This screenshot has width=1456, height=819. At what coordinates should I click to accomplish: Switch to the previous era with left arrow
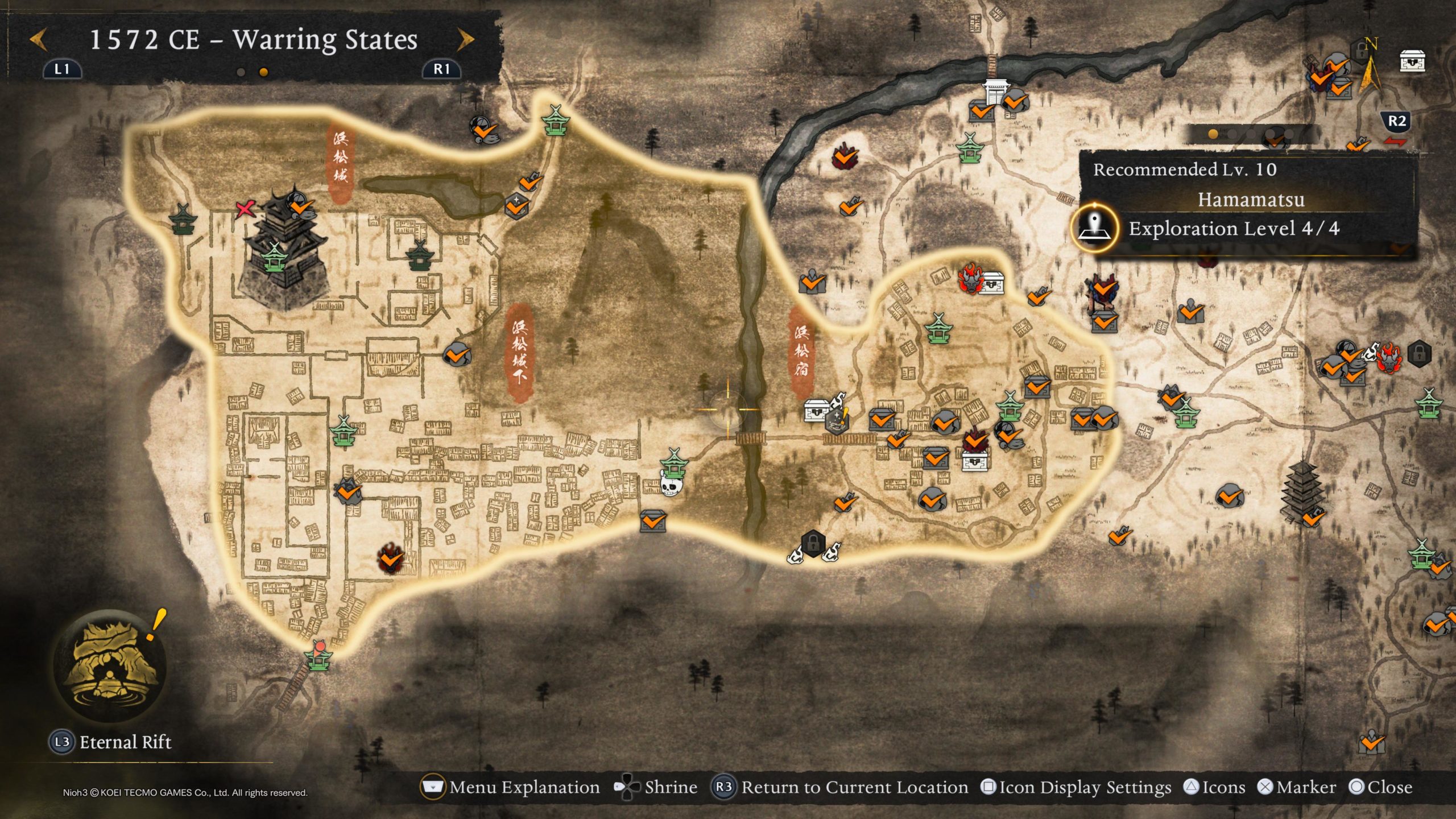coord(38,40)
